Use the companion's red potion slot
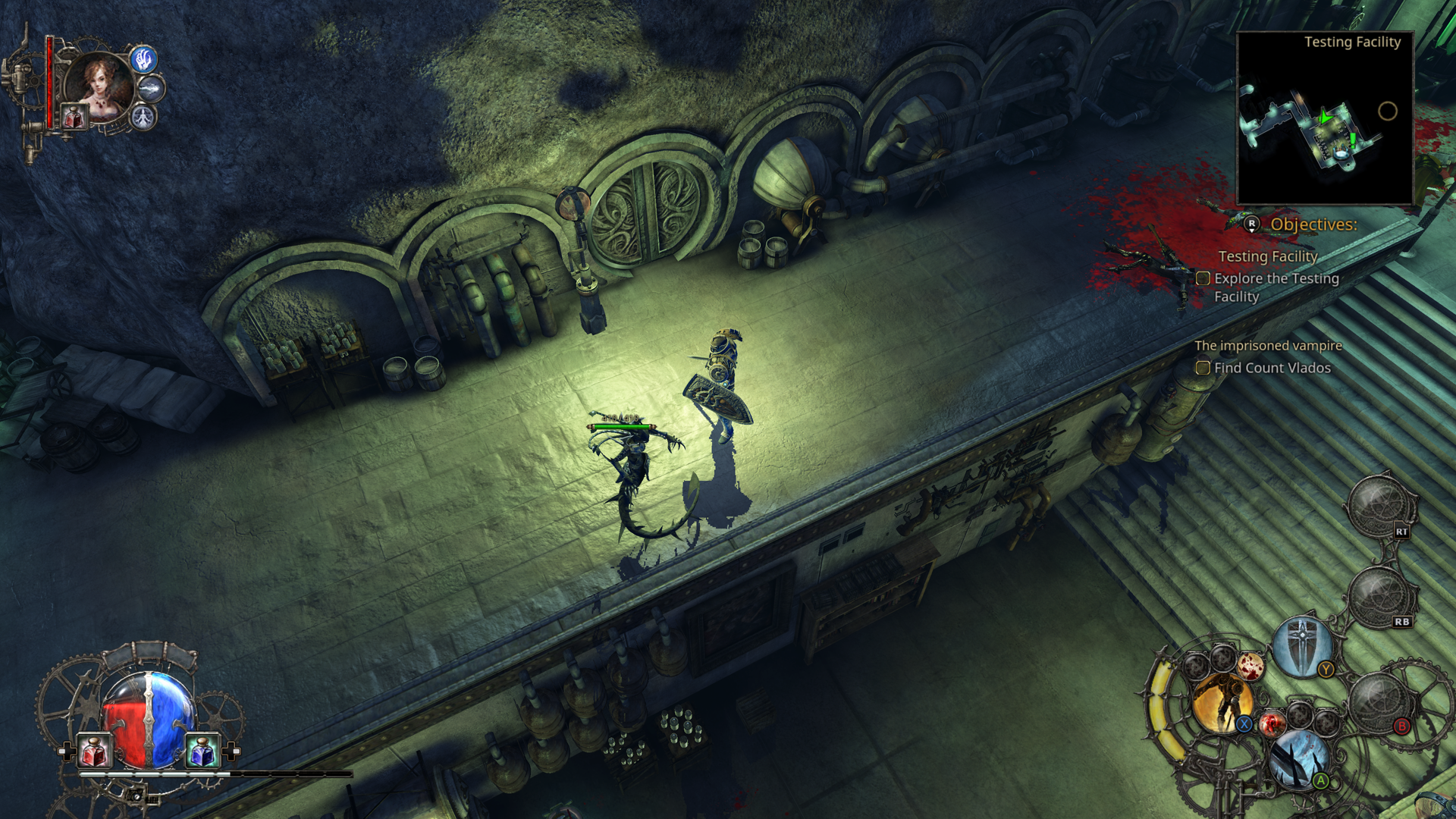The image size is (1456, 819). click(x=74, y=118)
